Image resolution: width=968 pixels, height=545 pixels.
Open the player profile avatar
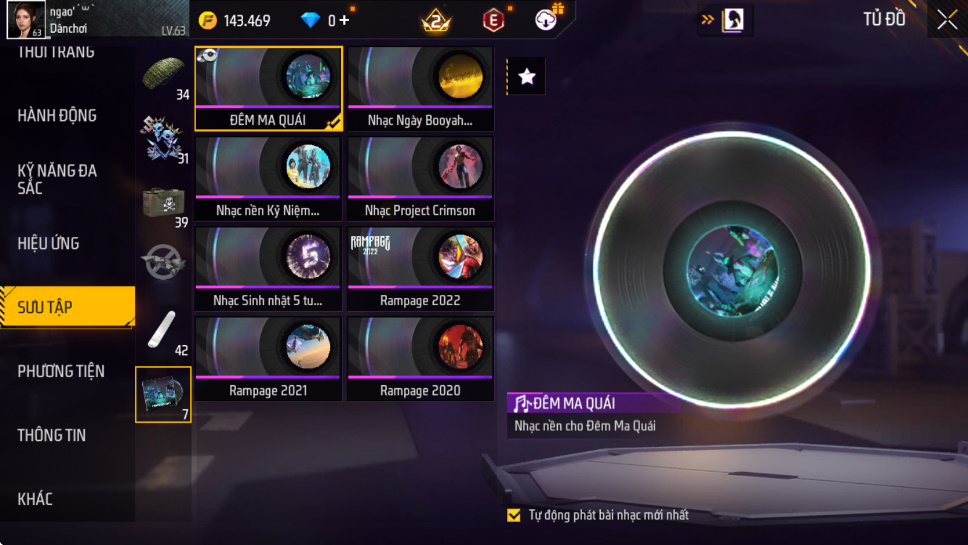coord(26,19)
